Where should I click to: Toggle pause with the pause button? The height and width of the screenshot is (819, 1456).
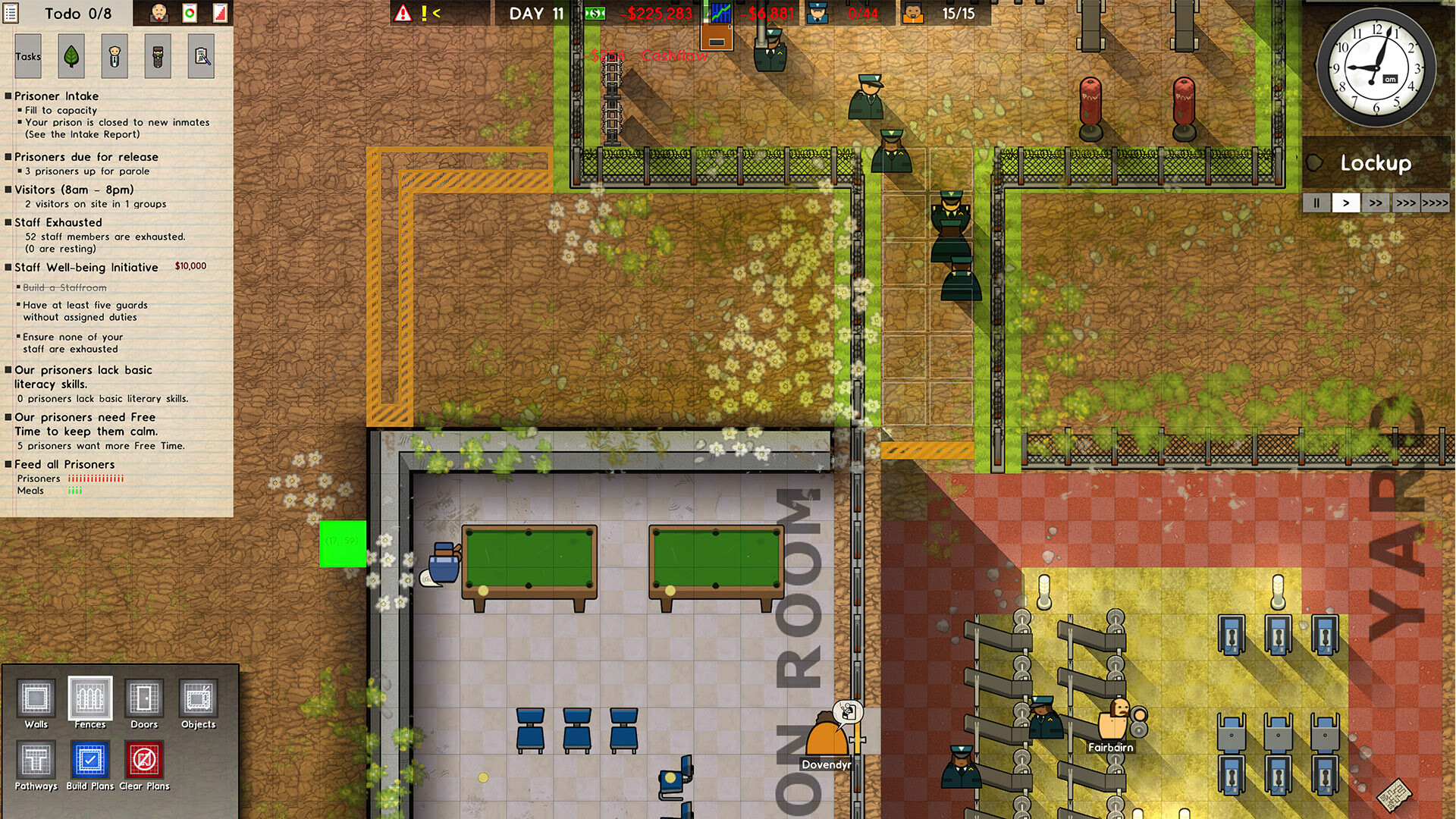pyautogui.click(x=1316, y=202)
